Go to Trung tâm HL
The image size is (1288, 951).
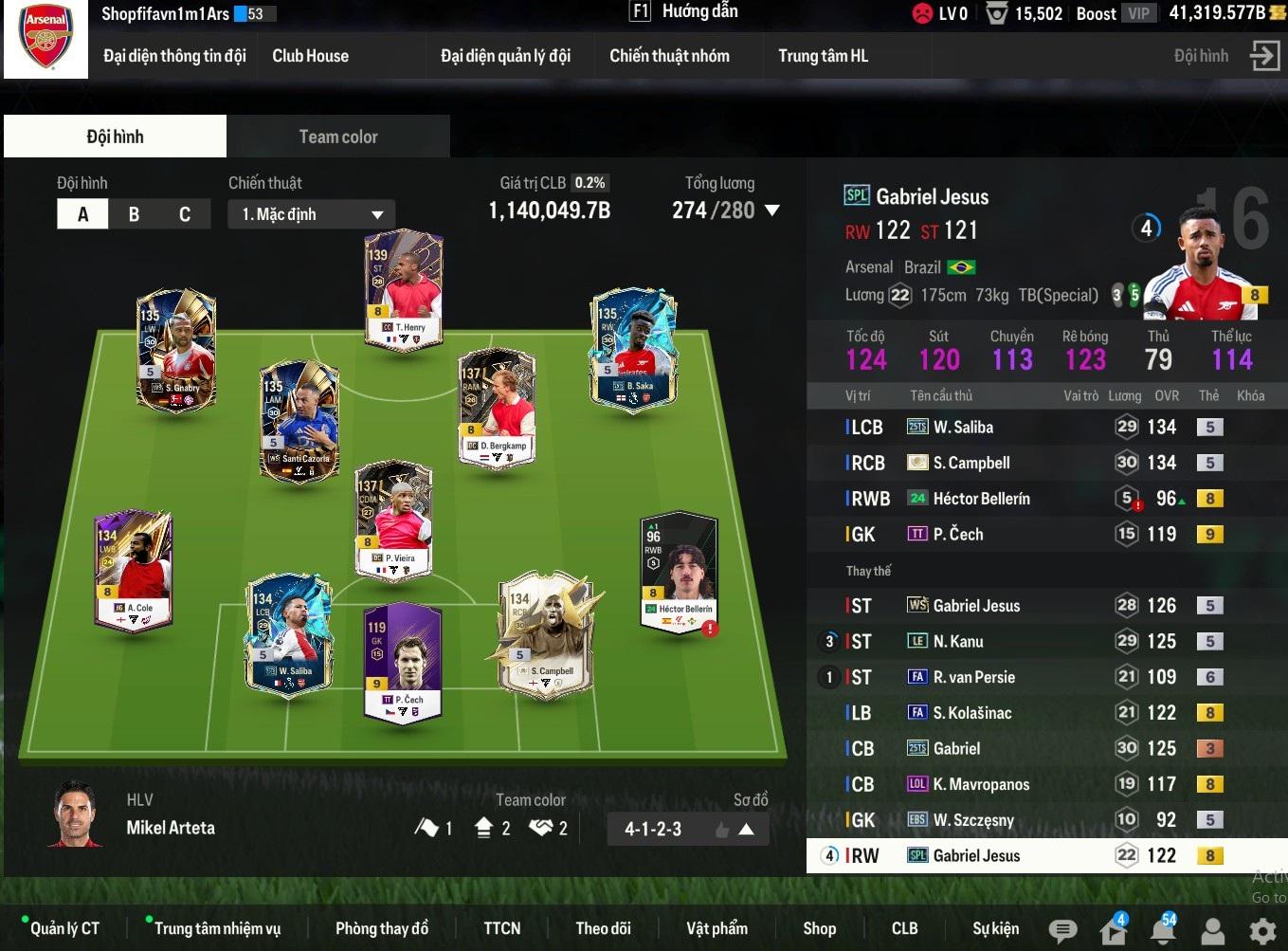823,56
